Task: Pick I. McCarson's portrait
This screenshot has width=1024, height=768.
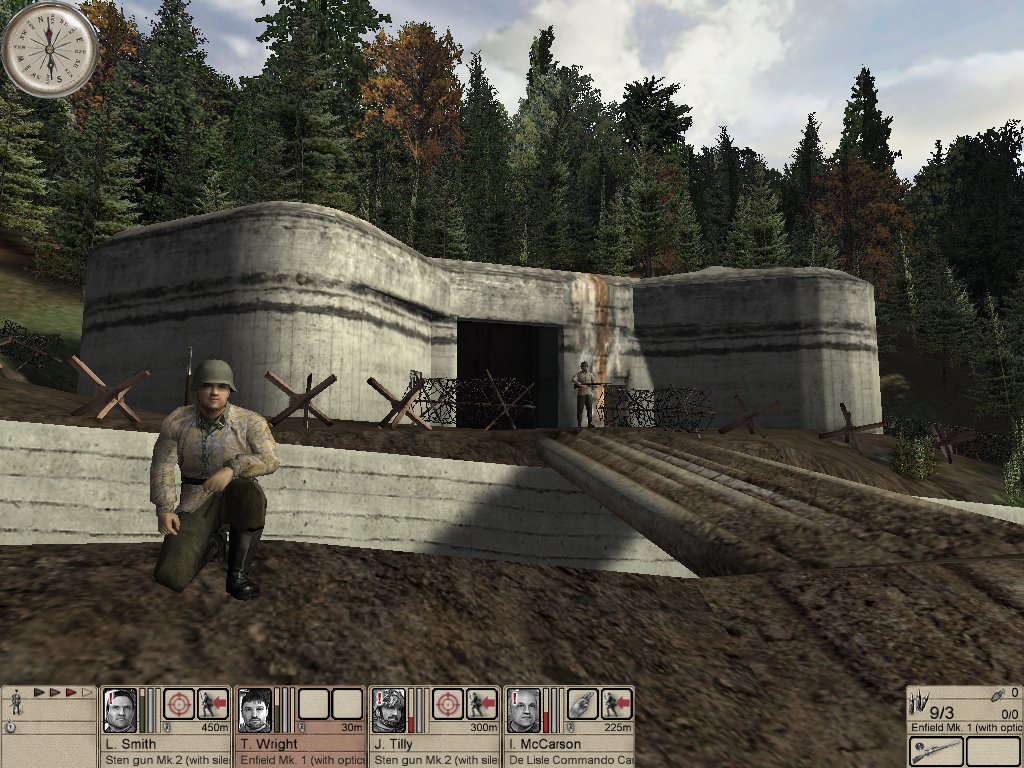Action: pos(523,710)
